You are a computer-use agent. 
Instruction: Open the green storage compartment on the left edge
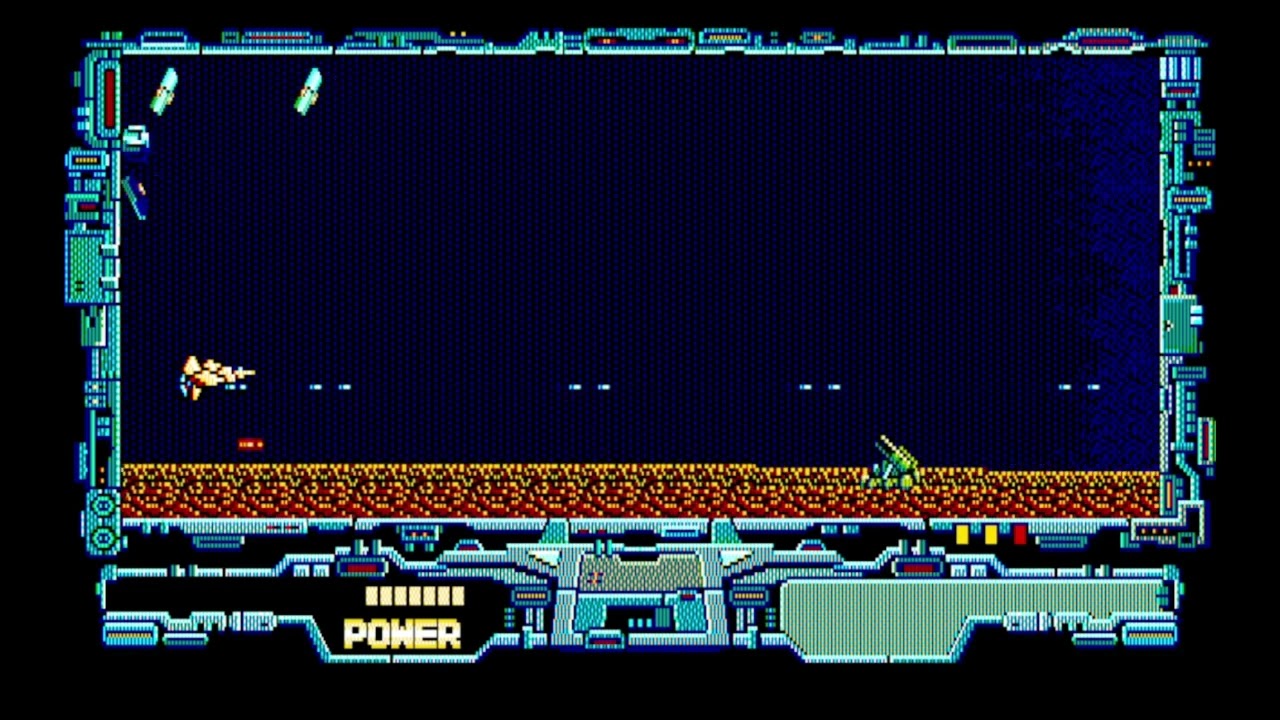click(x=86, y=265)
